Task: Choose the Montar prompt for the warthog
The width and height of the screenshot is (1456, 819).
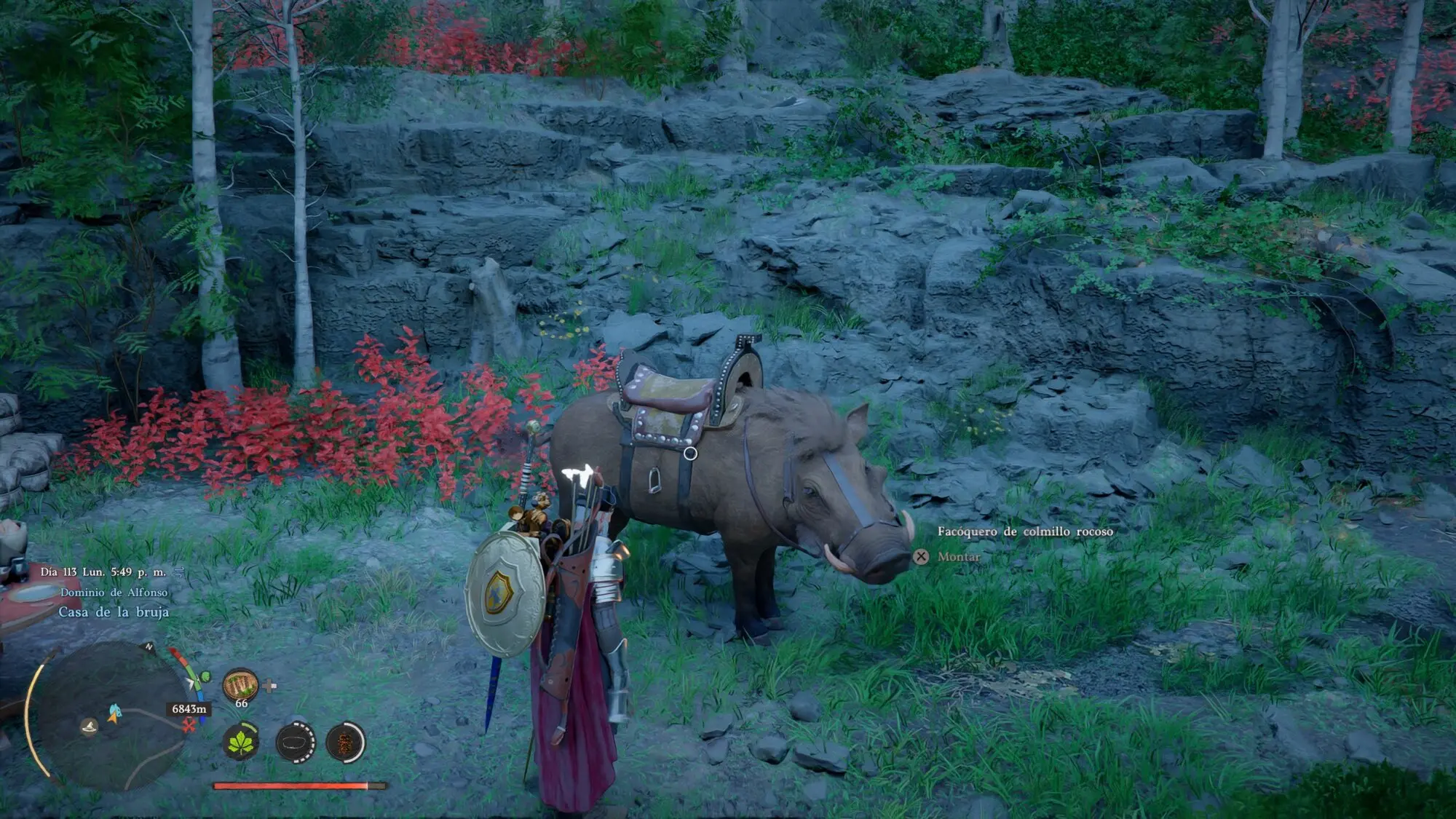Action: (958, 557)
